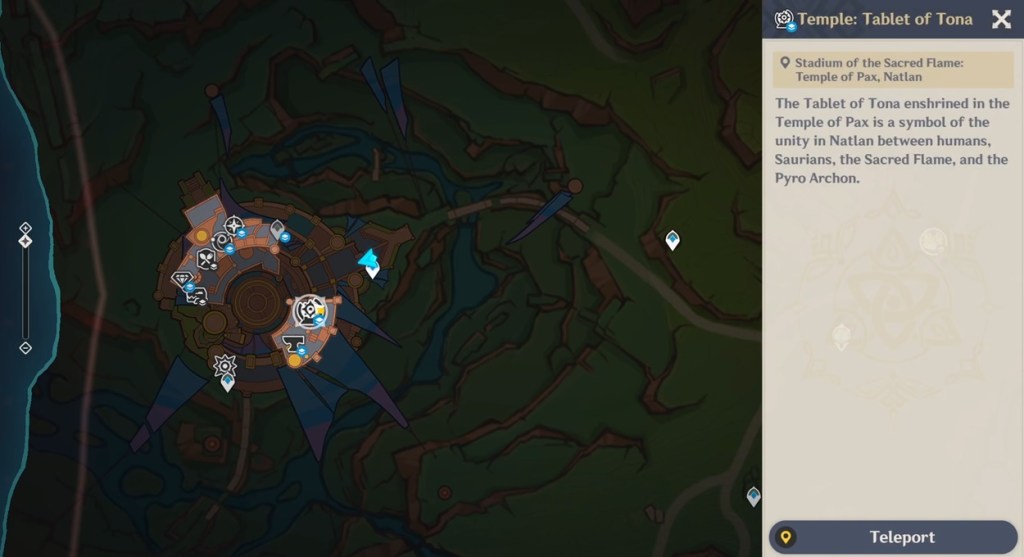Select the four-point star compass marker

234,225
